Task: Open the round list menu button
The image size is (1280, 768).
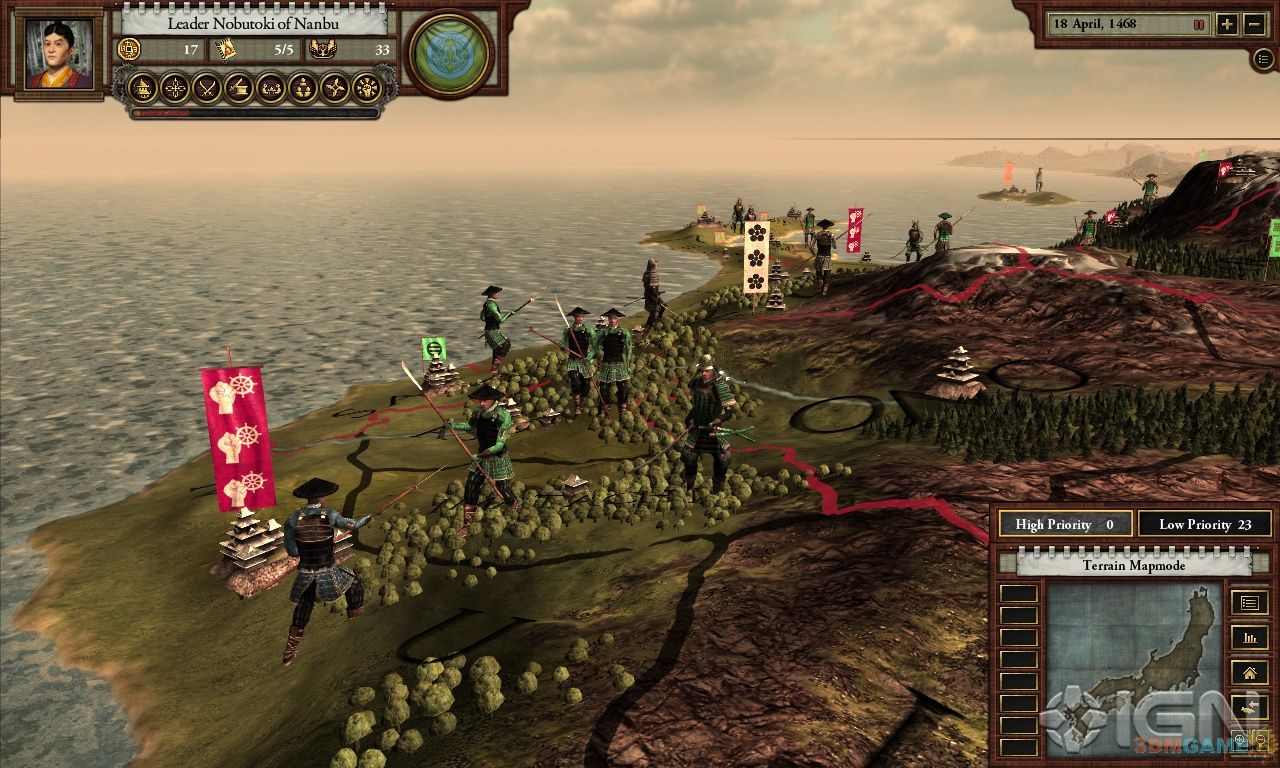Action: pyautogui.click(x=1263, y=58)
